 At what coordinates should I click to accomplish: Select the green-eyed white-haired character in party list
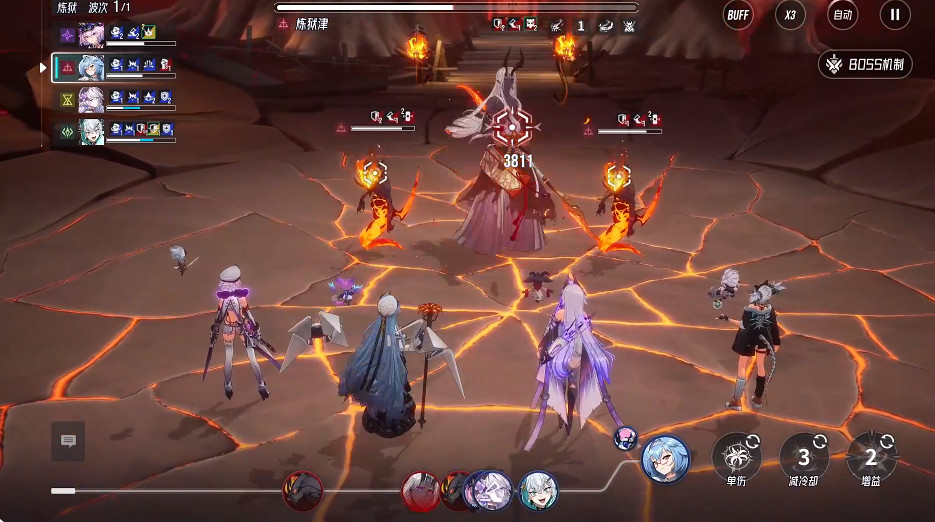click(92, 131)
